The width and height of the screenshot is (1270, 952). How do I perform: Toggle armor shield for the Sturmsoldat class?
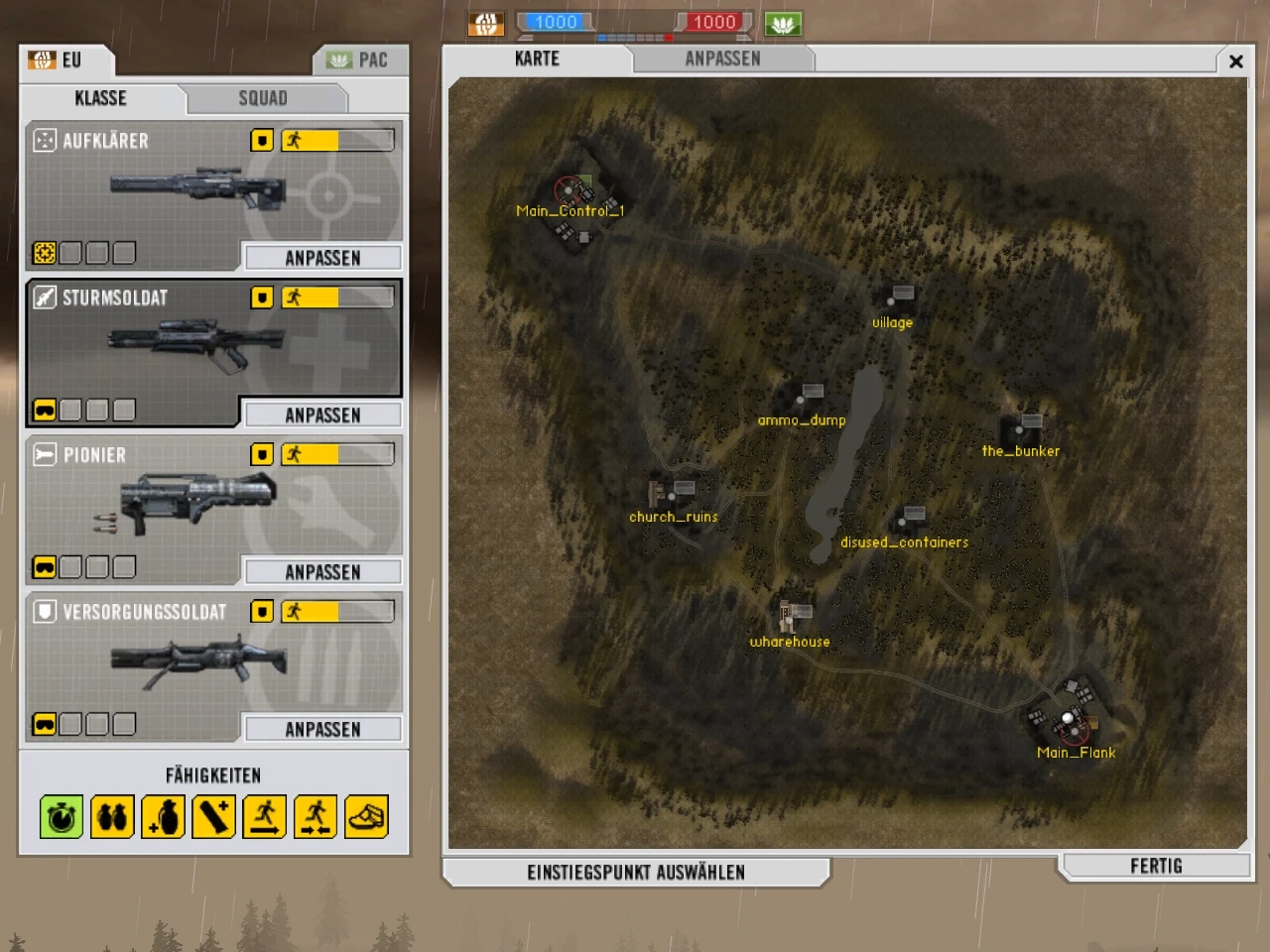(261, 297)
